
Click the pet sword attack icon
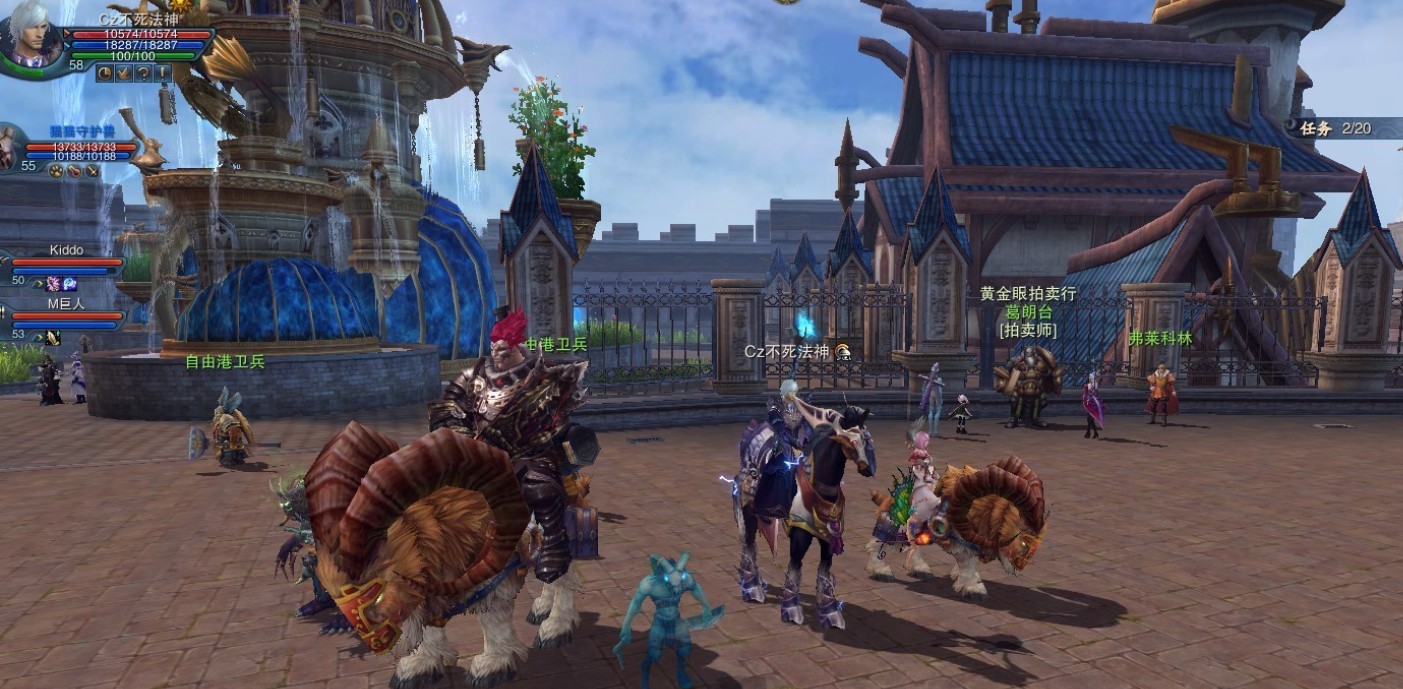click(x=92, y=171)
